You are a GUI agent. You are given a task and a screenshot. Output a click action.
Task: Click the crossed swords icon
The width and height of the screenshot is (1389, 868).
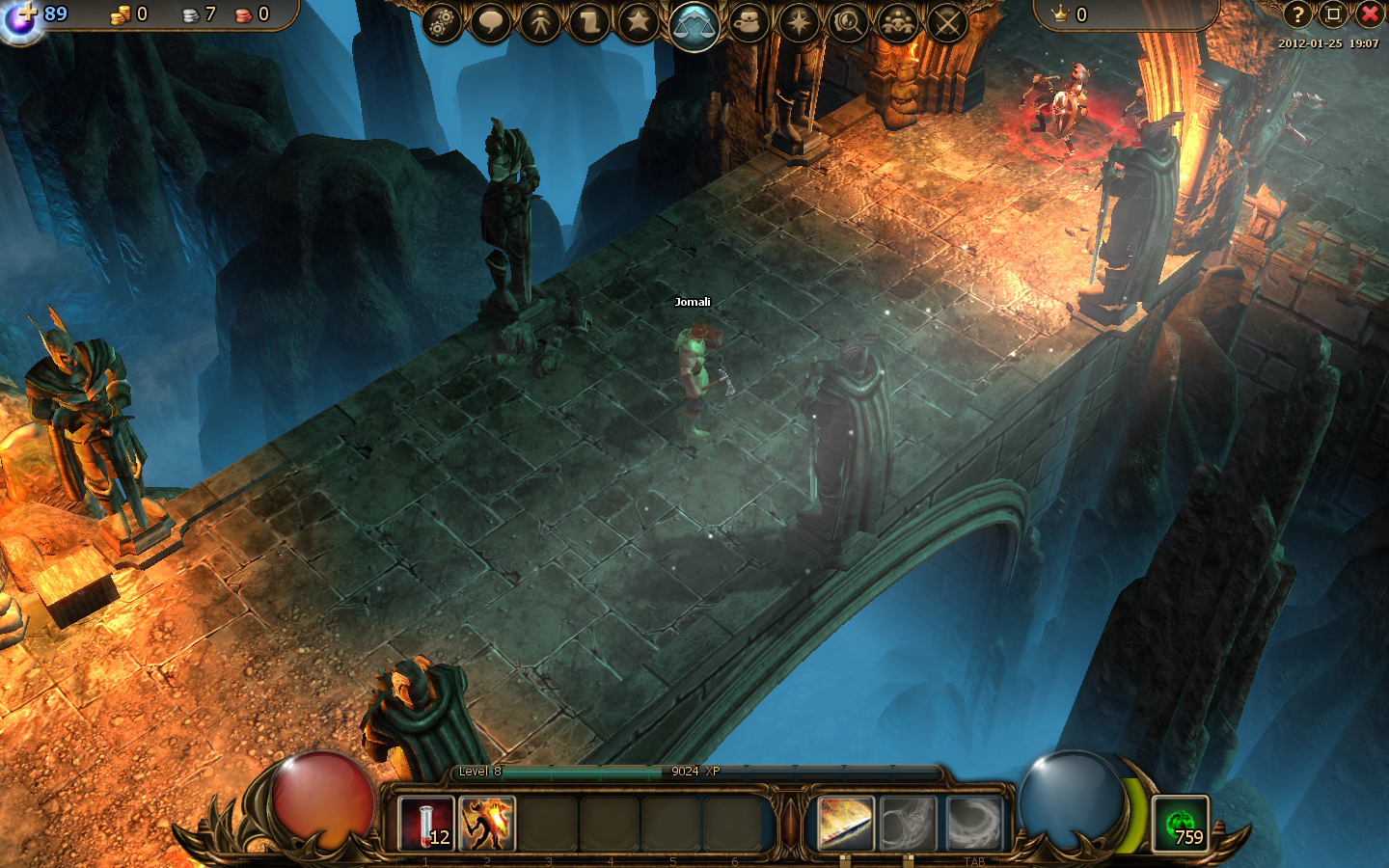(x=946, y=22)
